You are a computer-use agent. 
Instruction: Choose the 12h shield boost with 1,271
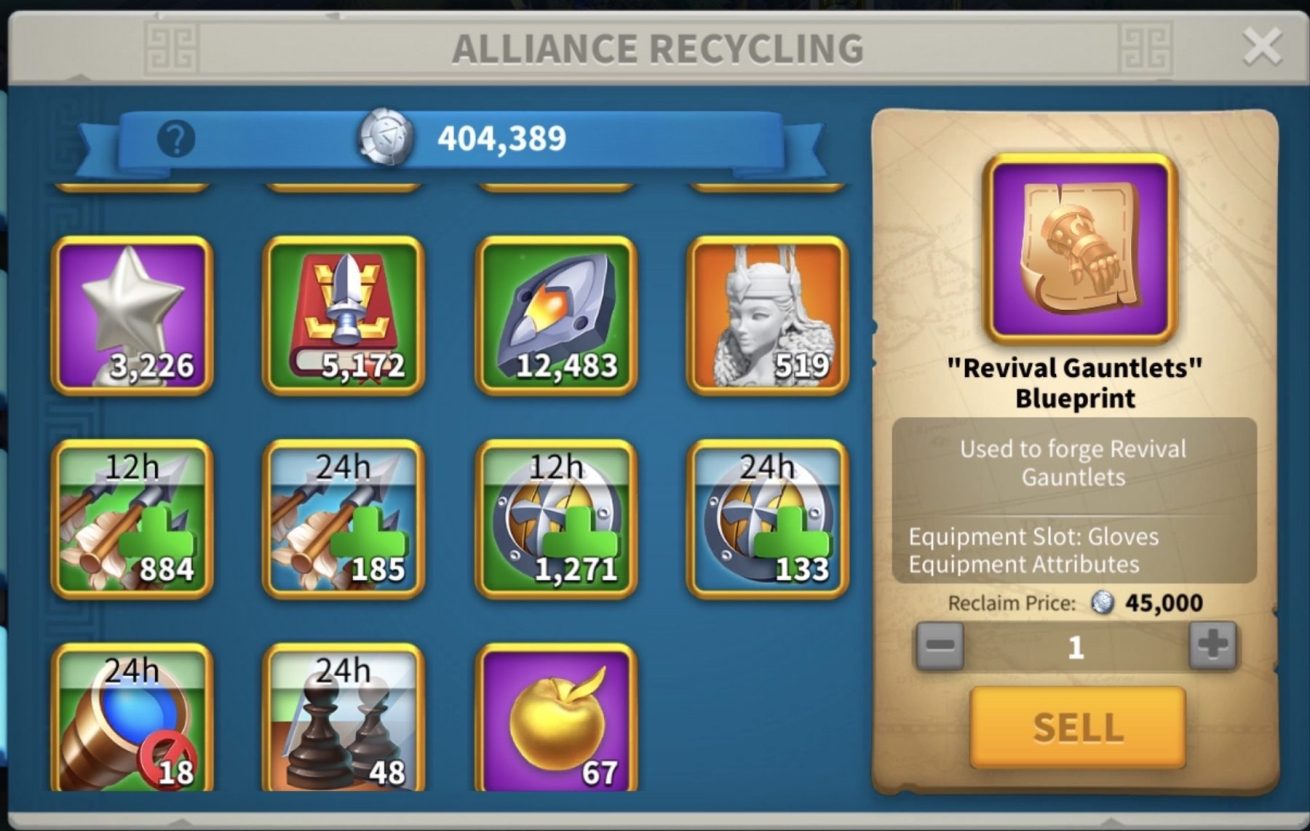tap(556, 519)
